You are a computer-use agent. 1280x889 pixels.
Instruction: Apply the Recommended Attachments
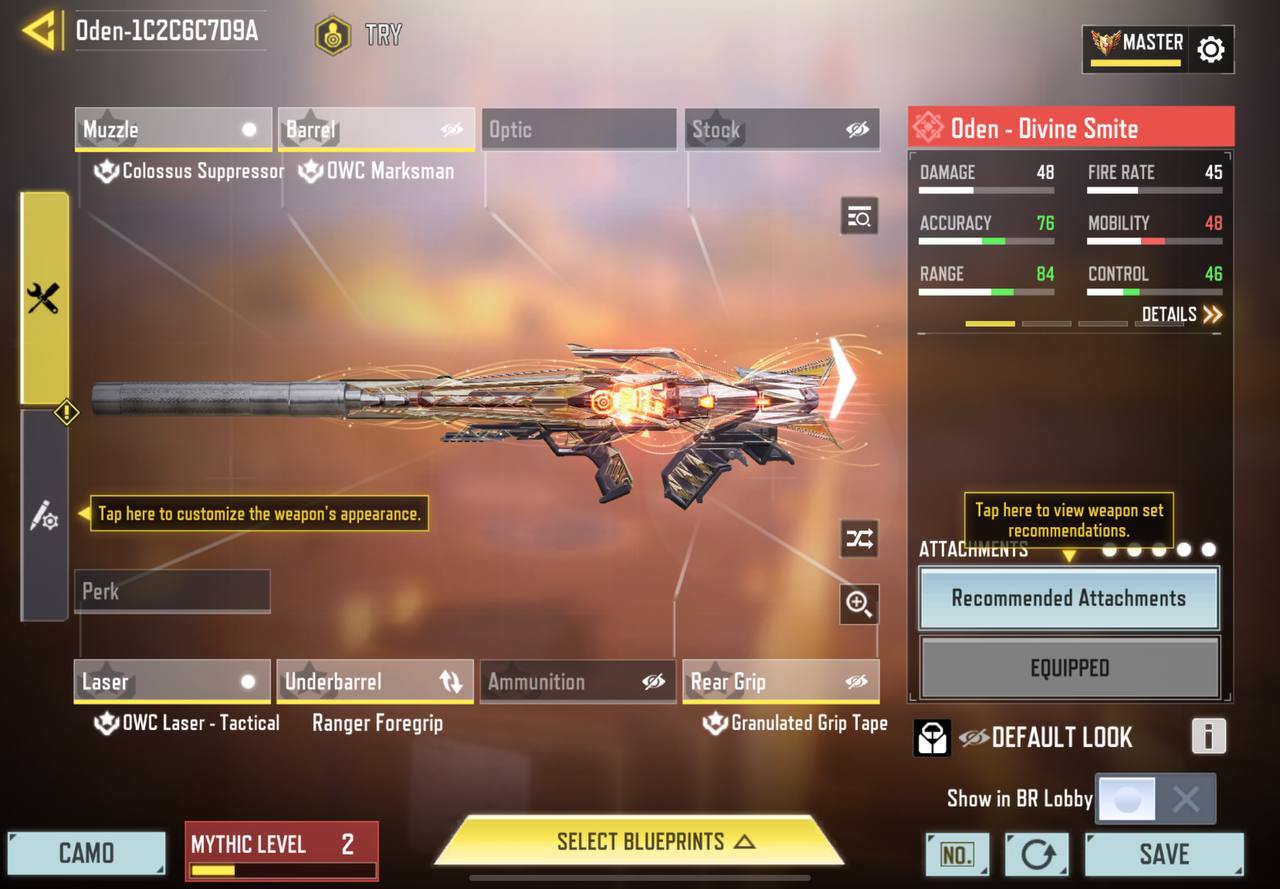pos(1068,598)
